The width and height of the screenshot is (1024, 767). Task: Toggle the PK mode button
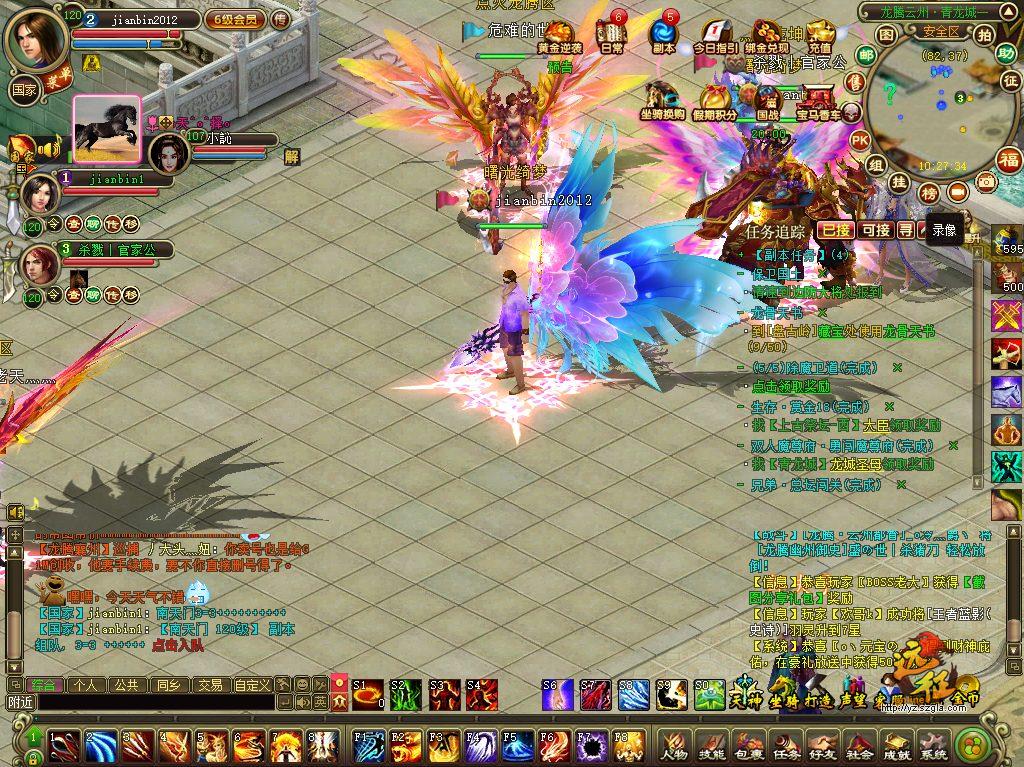click(859, 141)
